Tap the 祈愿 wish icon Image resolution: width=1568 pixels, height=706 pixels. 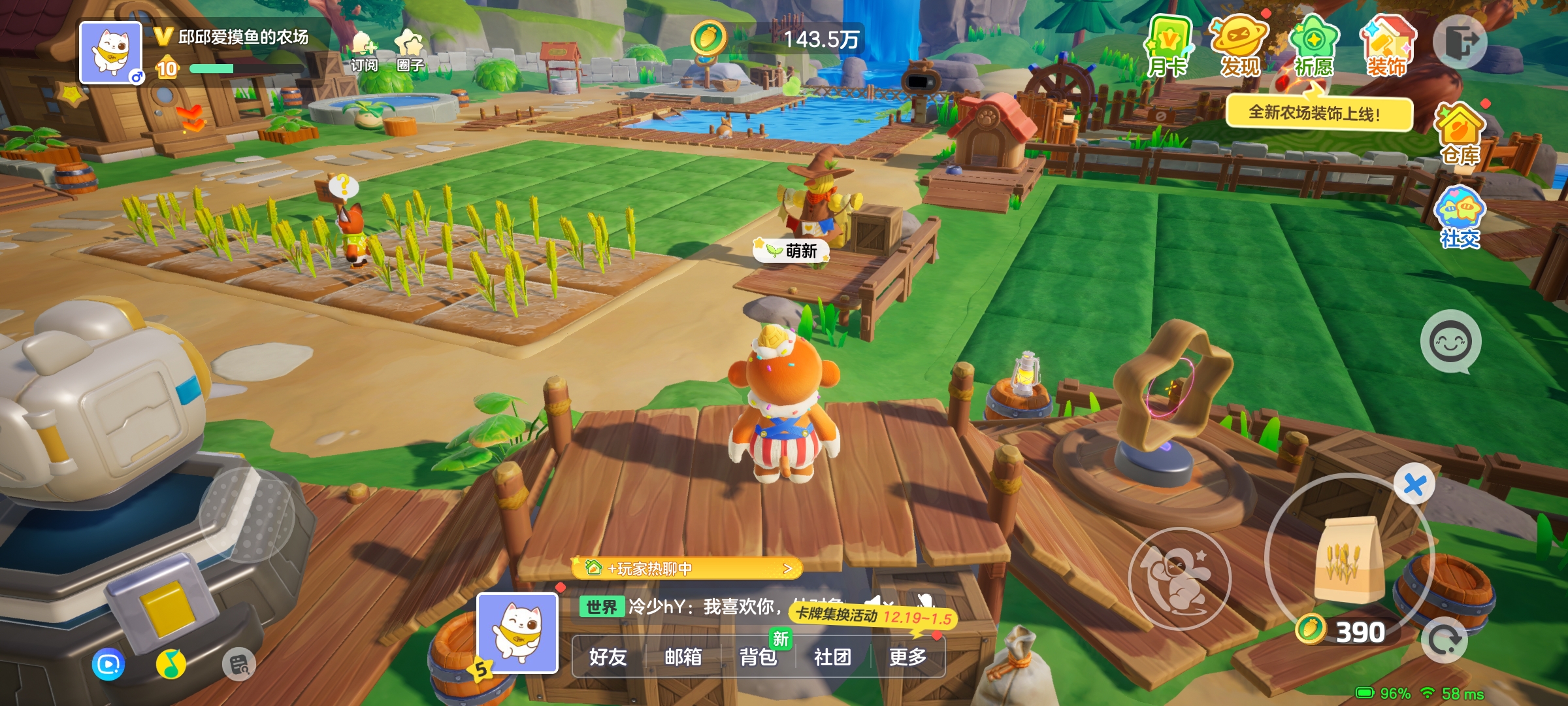coord(1313,47)
